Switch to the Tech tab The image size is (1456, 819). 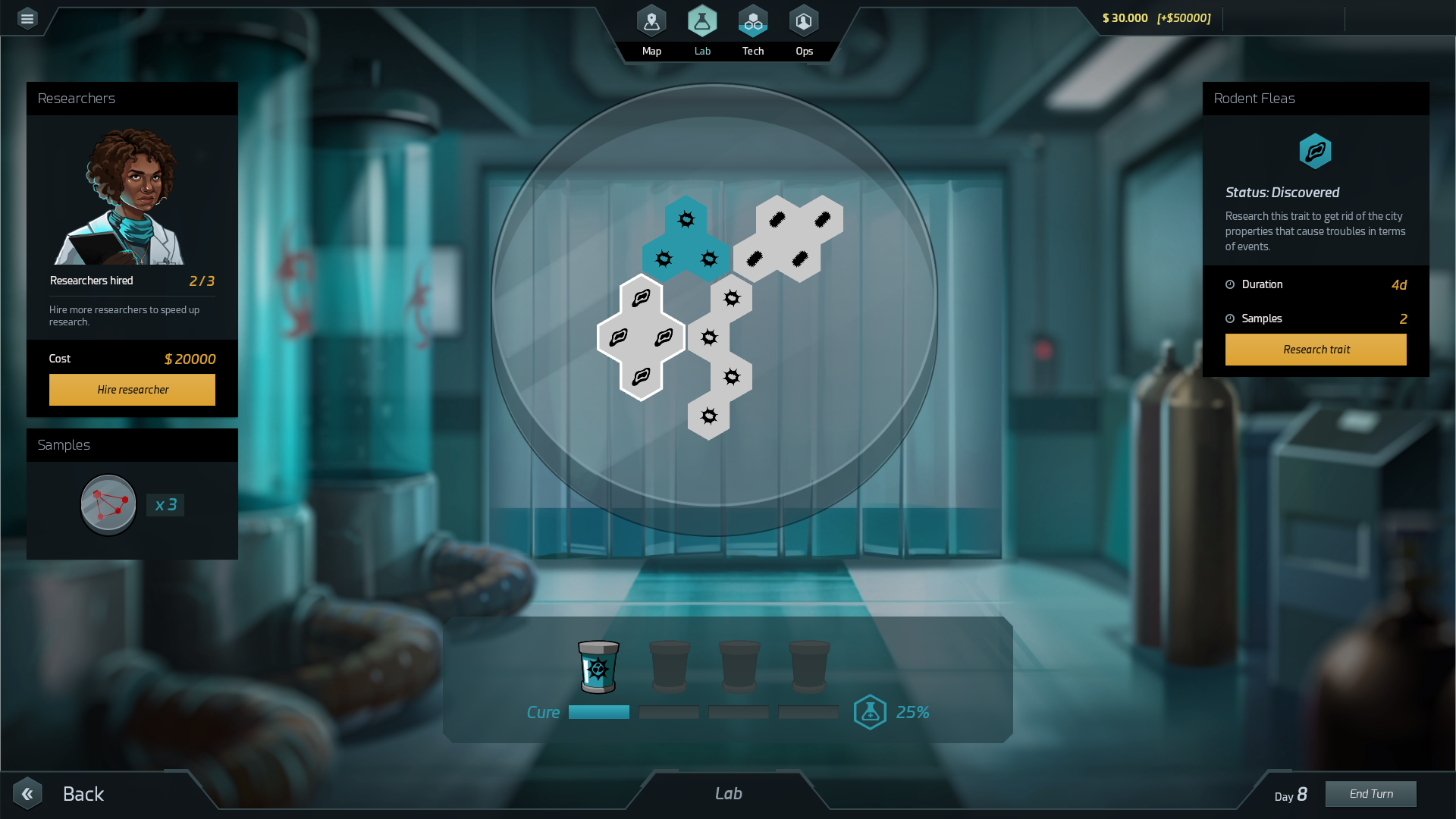pyautogui.click(x=753, y=20)
